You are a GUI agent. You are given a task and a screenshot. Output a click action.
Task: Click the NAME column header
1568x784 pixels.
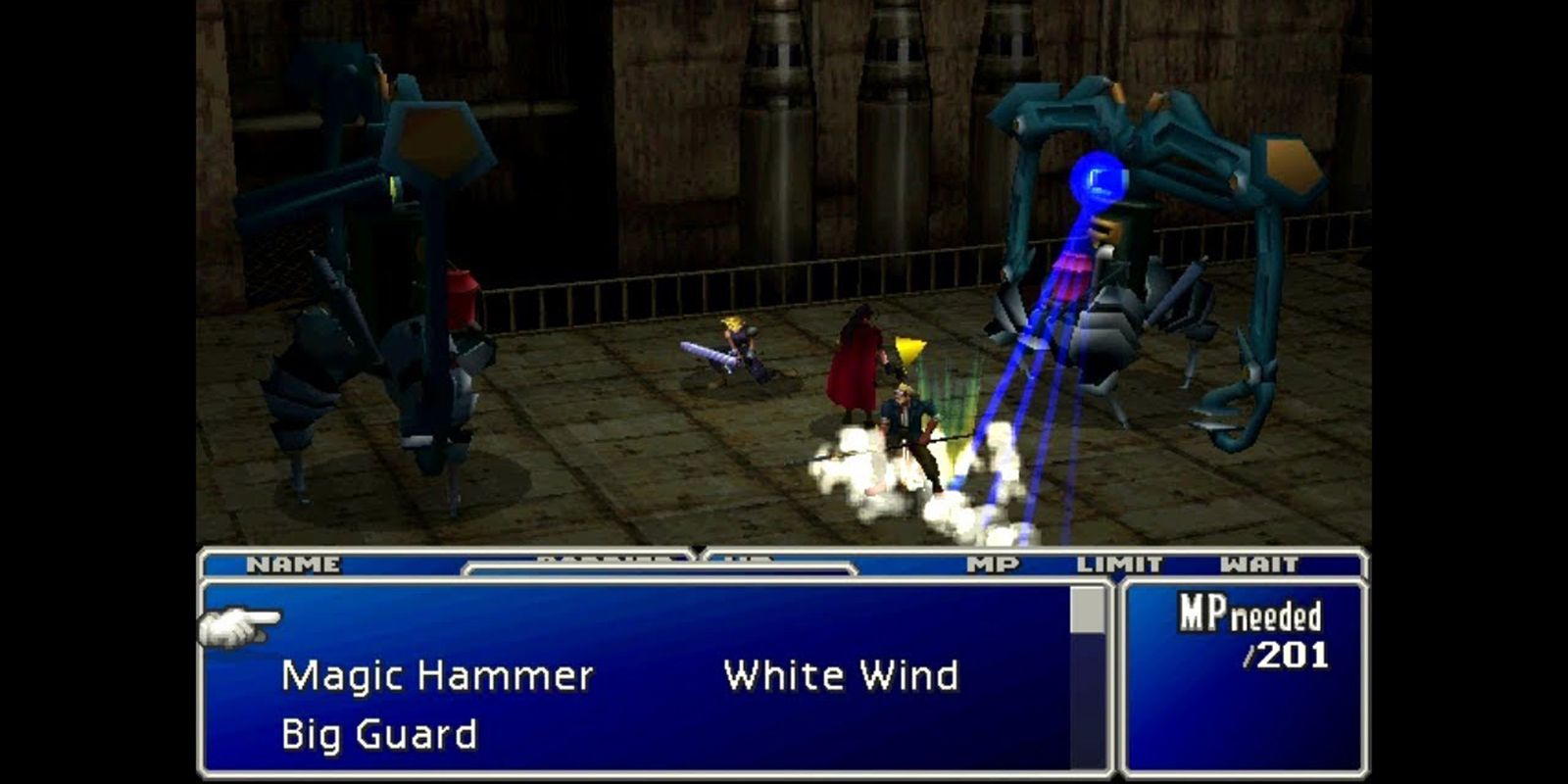(x=295, y=563)
